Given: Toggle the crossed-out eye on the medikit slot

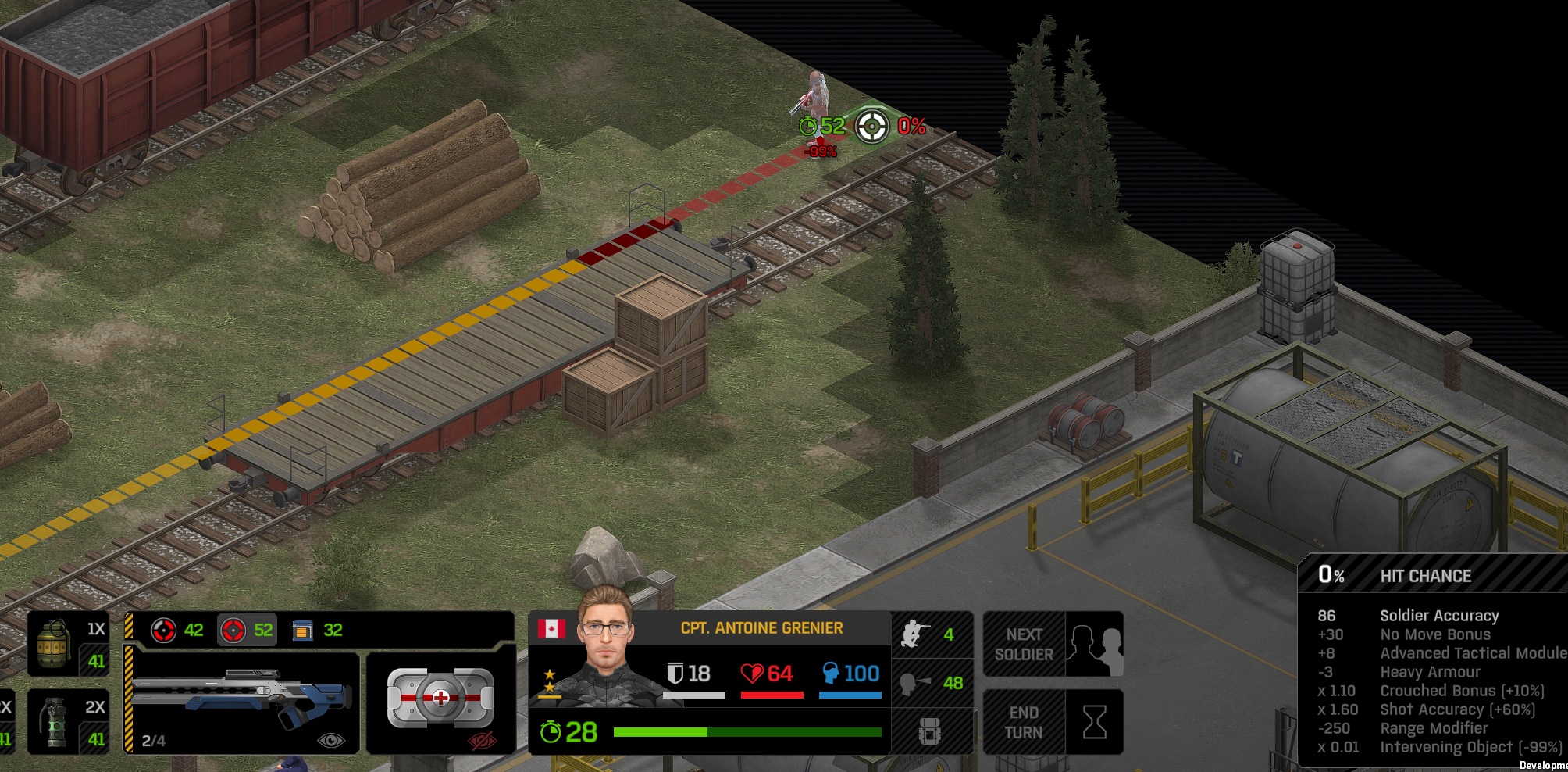Looking at the screenshot, I should [x=483, y=740].
